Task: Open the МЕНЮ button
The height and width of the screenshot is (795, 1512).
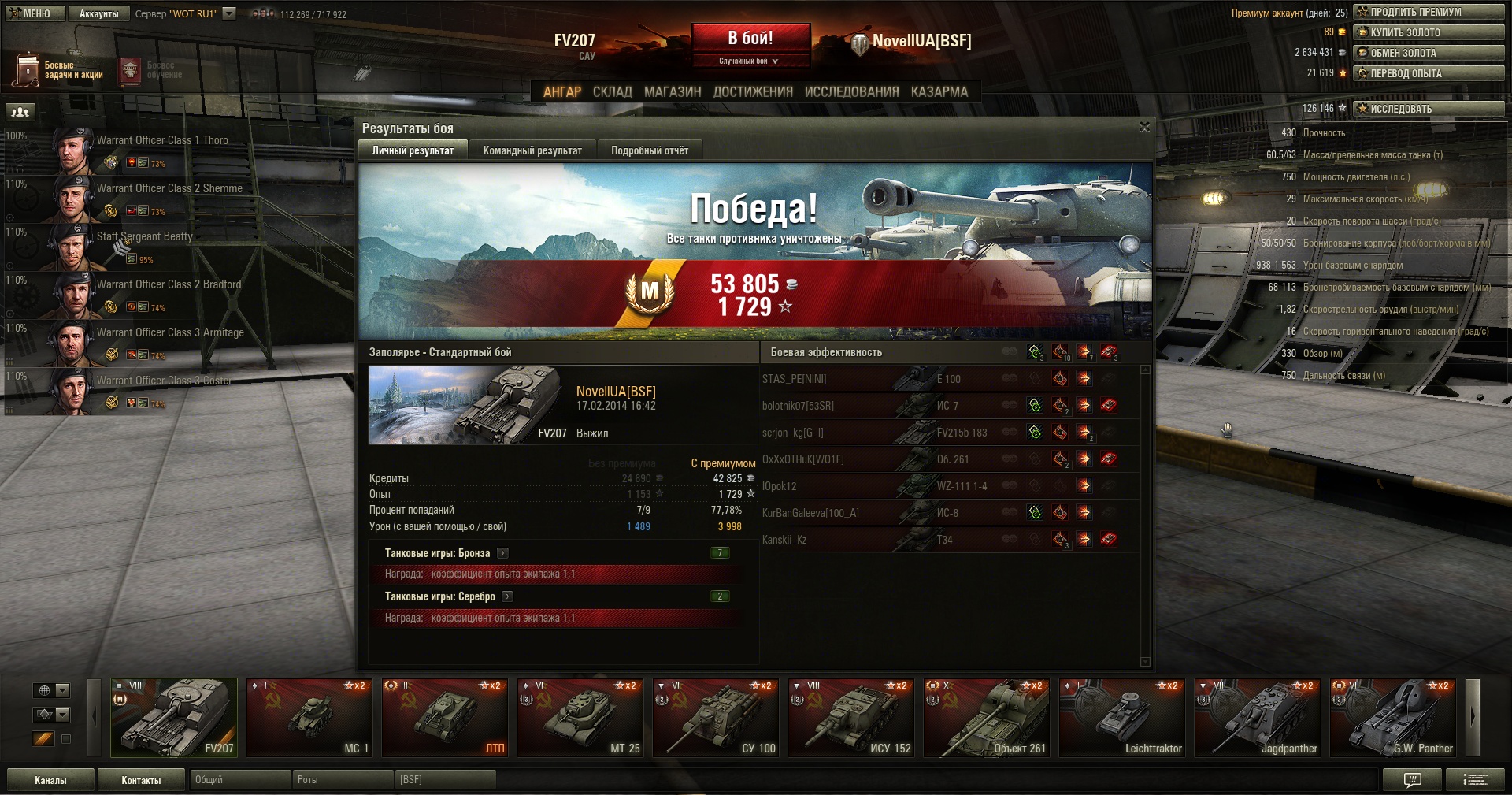Action: 31,13
